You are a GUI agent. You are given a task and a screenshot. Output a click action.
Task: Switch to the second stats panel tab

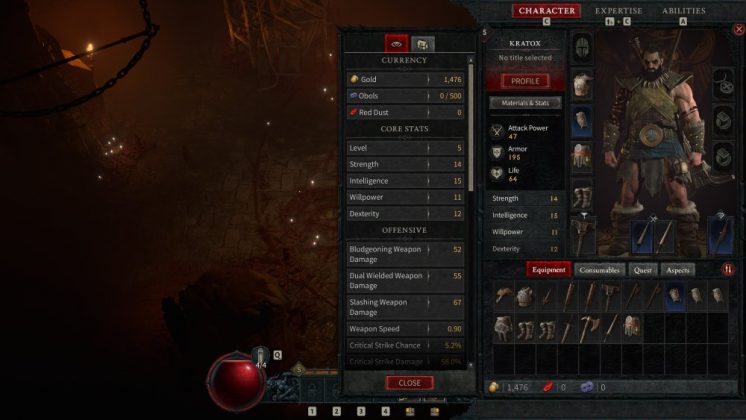423,44
